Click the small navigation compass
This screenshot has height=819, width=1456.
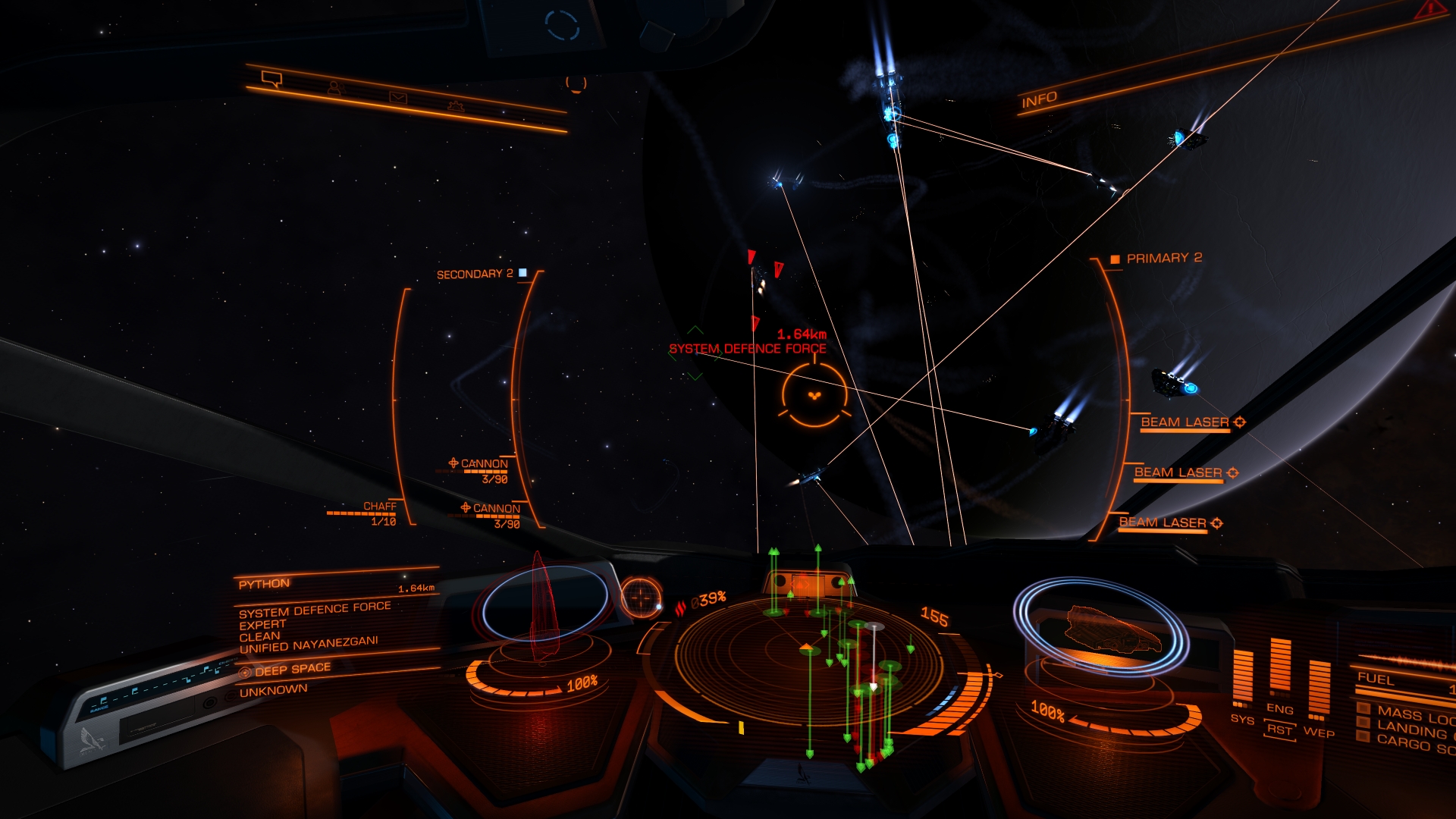(x=641, y=597)
